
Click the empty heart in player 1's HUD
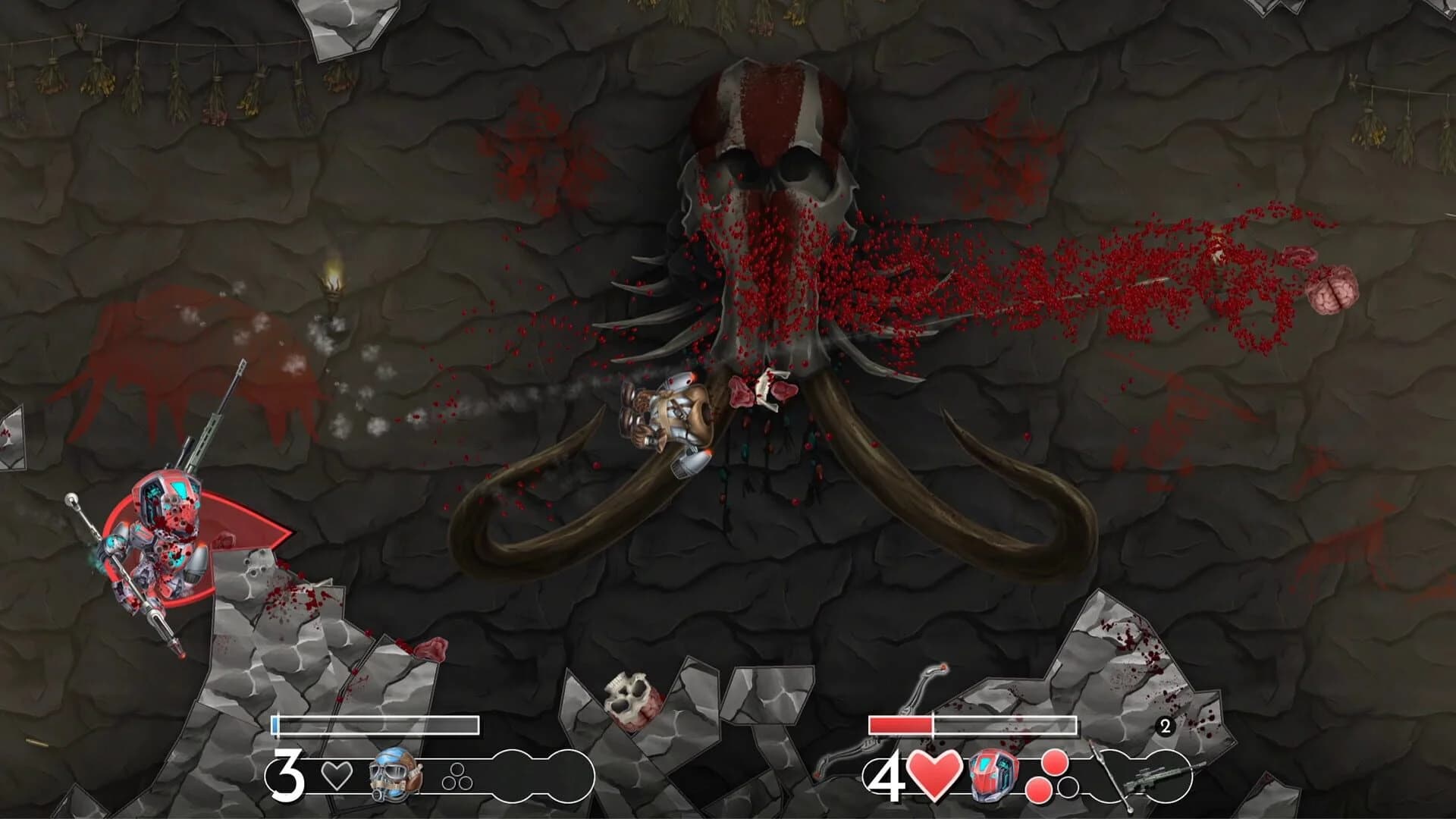click(x=336, y=776)
